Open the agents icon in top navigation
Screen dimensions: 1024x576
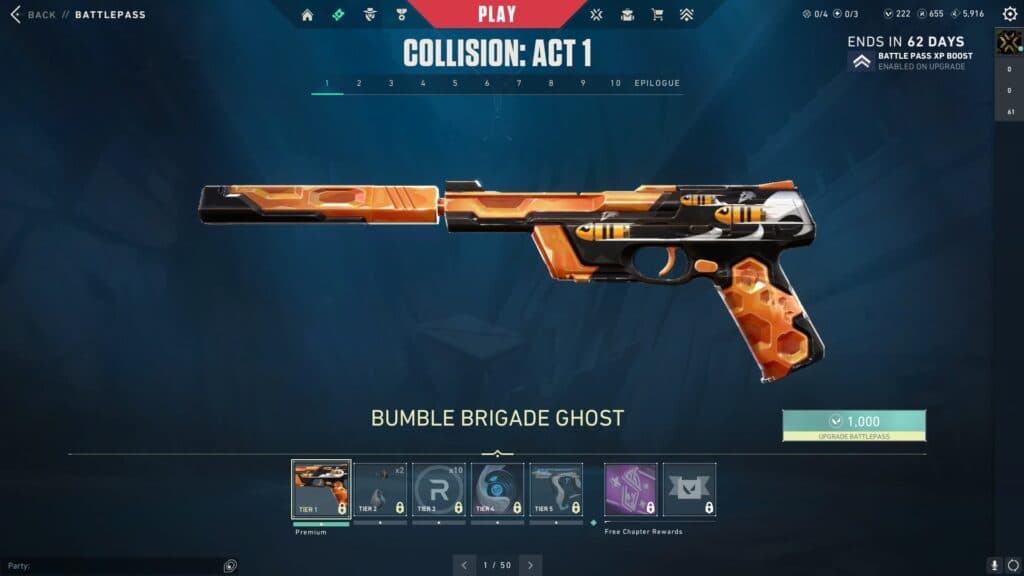370,15
